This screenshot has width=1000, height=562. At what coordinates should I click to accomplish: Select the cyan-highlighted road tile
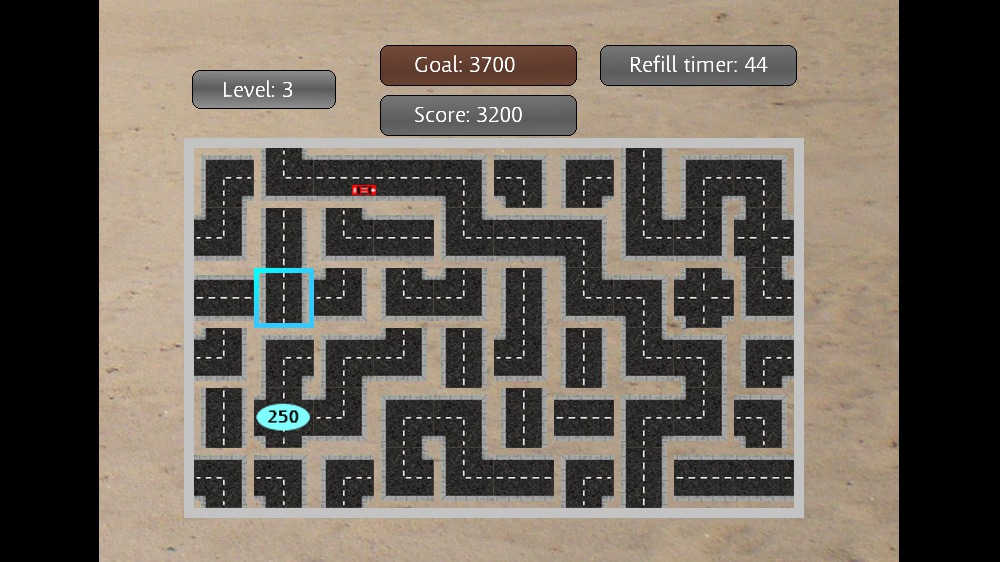click(x=284, y=298)
